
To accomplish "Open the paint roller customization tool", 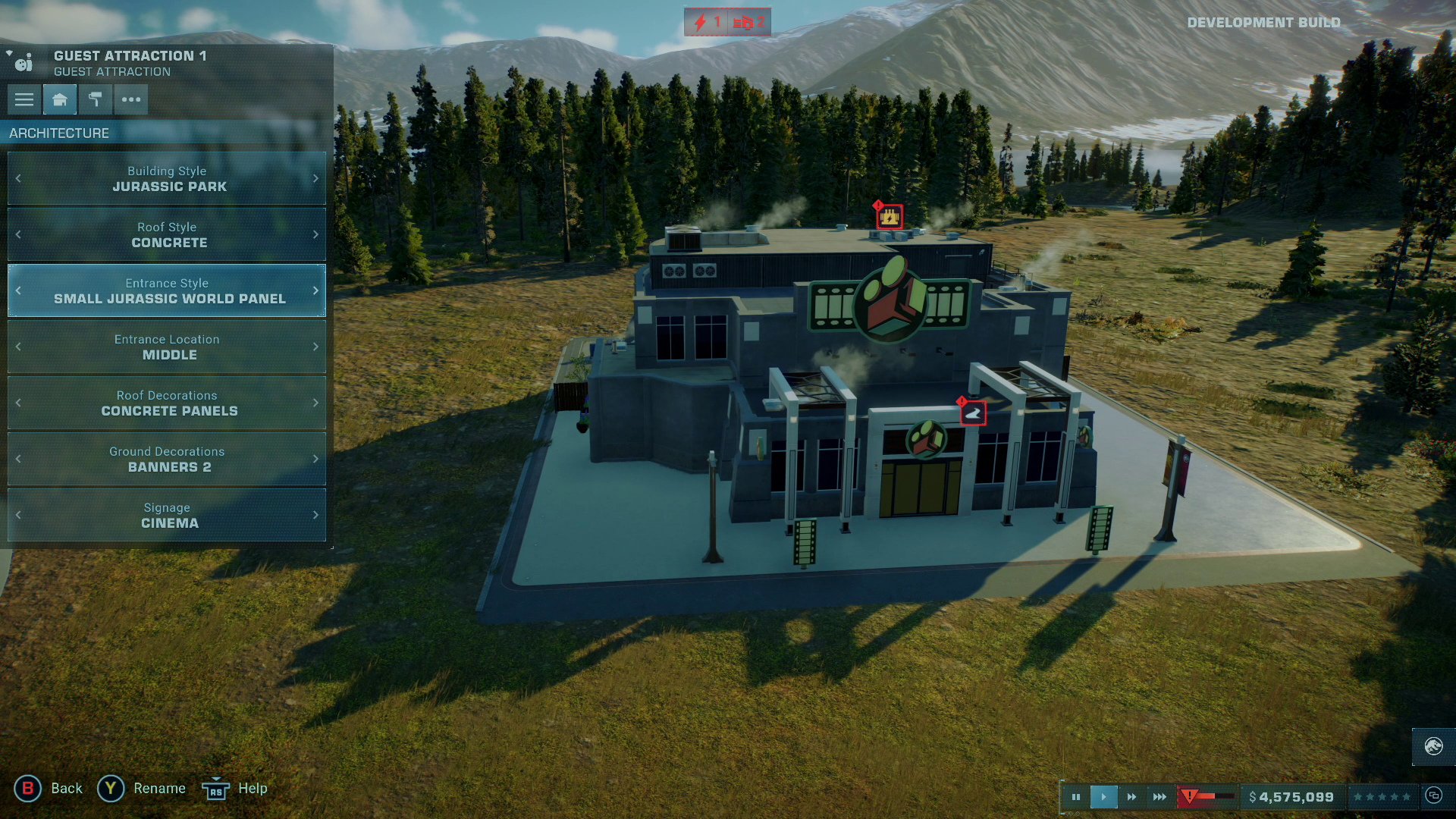I will [96, 99].
